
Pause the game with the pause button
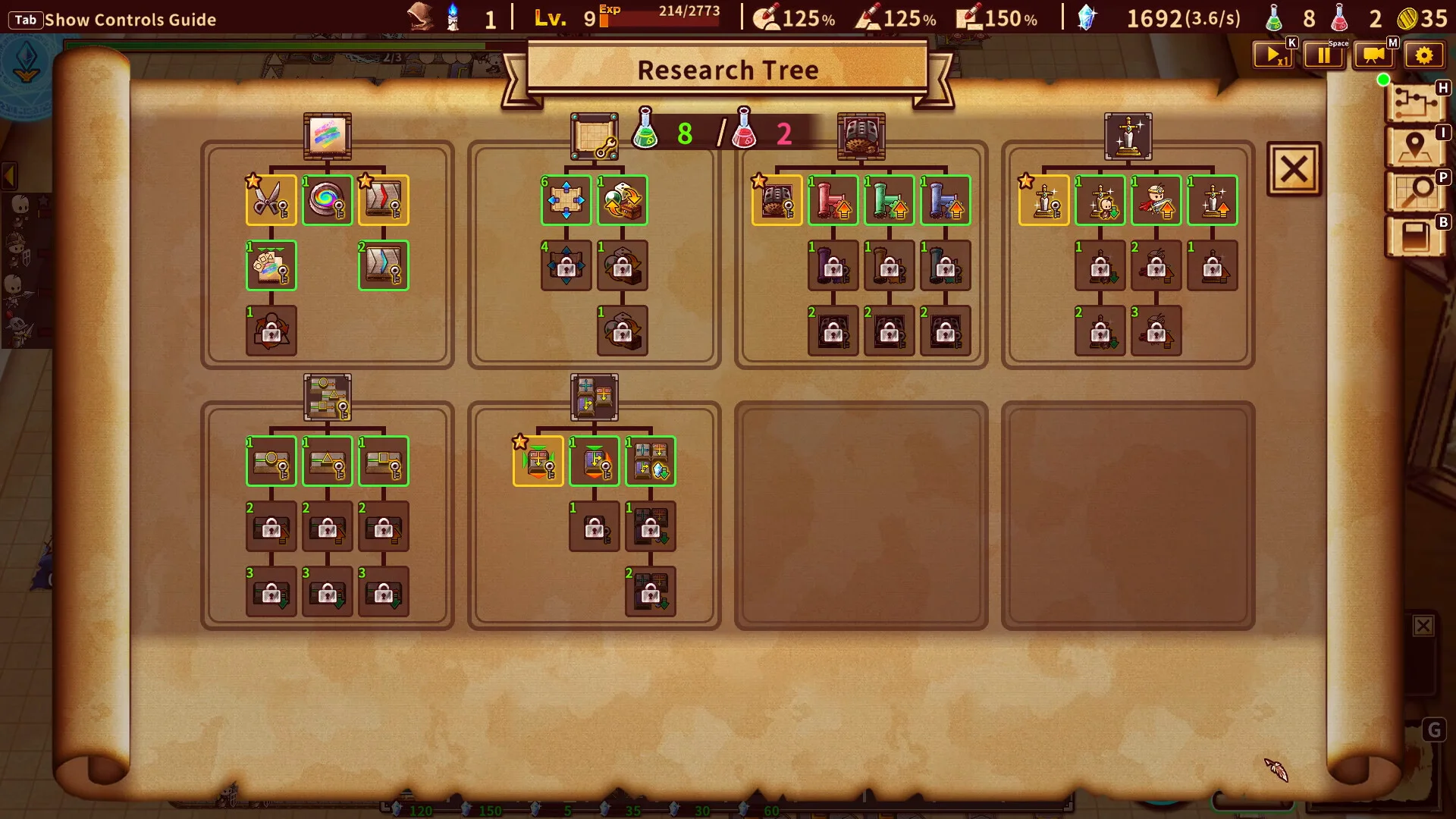tap(1323, 55)
